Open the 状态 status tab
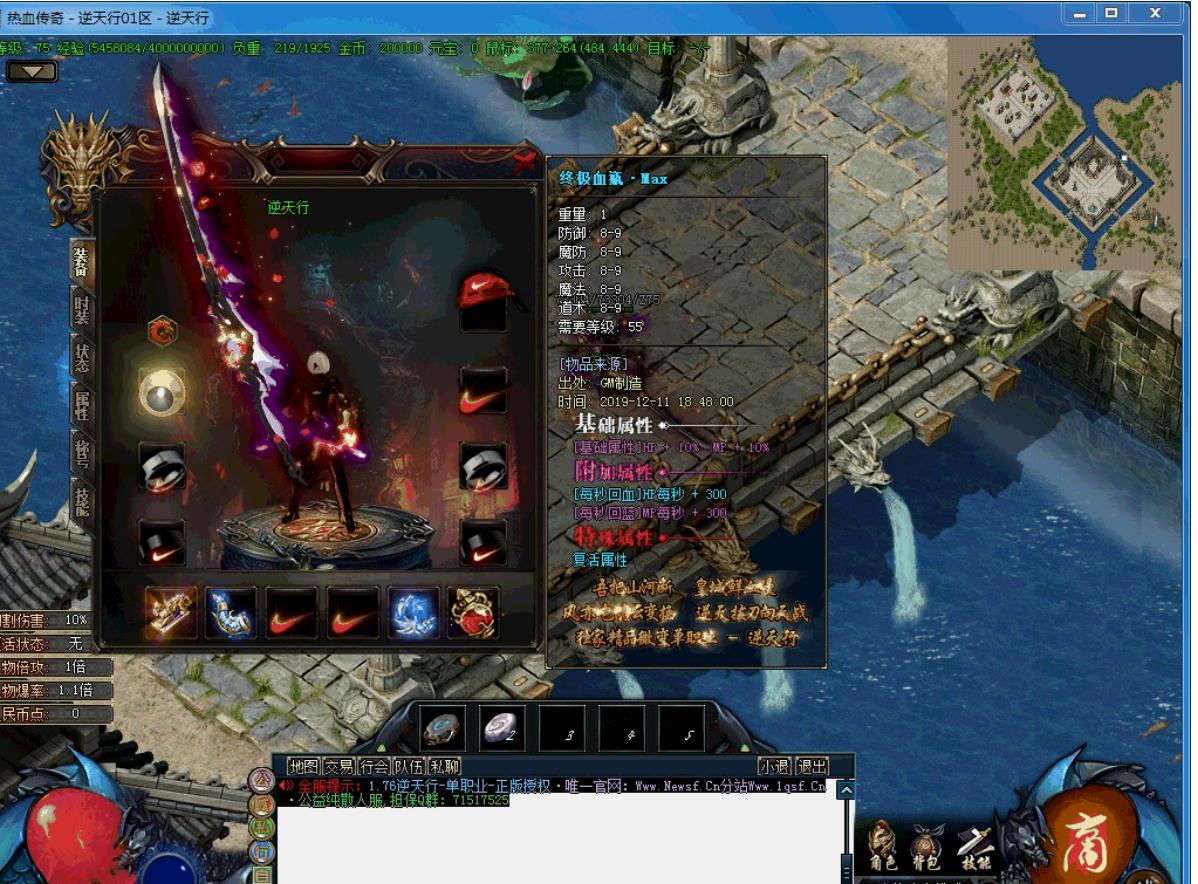Screen dimensions: 1198x884 point(81,357)
